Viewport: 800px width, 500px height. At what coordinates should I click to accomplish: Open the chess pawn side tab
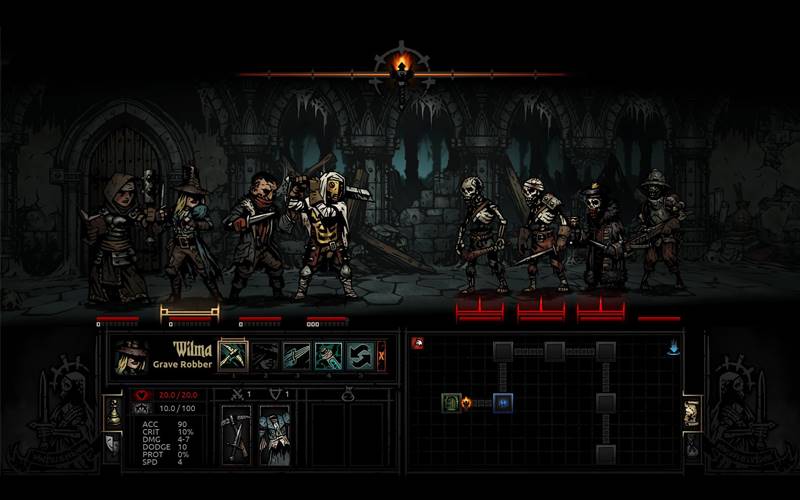(113, 410)
